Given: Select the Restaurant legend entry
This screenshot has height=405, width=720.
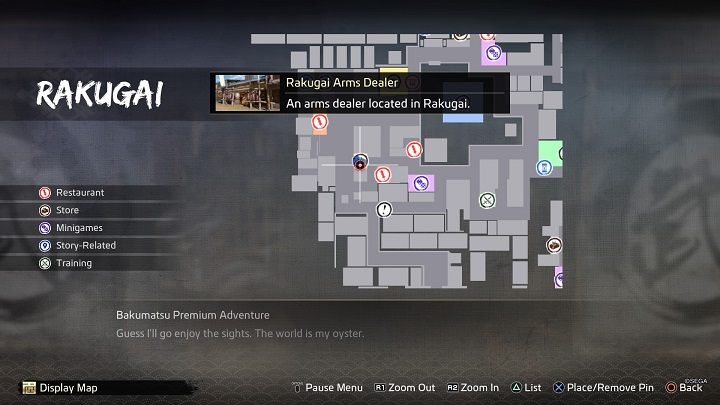Looking at the screenshot, I should coord(80,192).
